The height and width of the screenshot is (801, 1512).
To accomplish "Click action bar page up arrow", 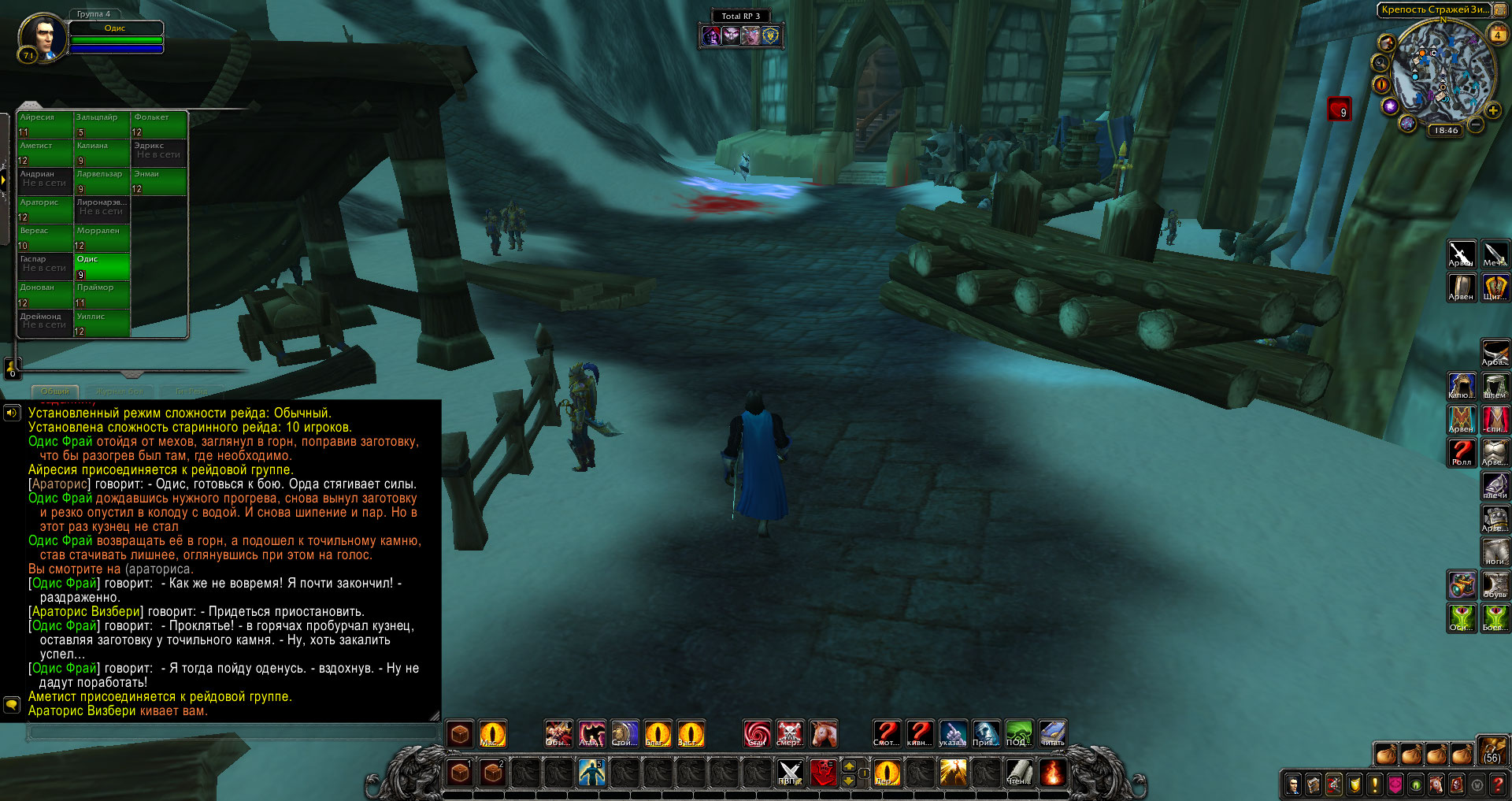I will tap(849, 766).
